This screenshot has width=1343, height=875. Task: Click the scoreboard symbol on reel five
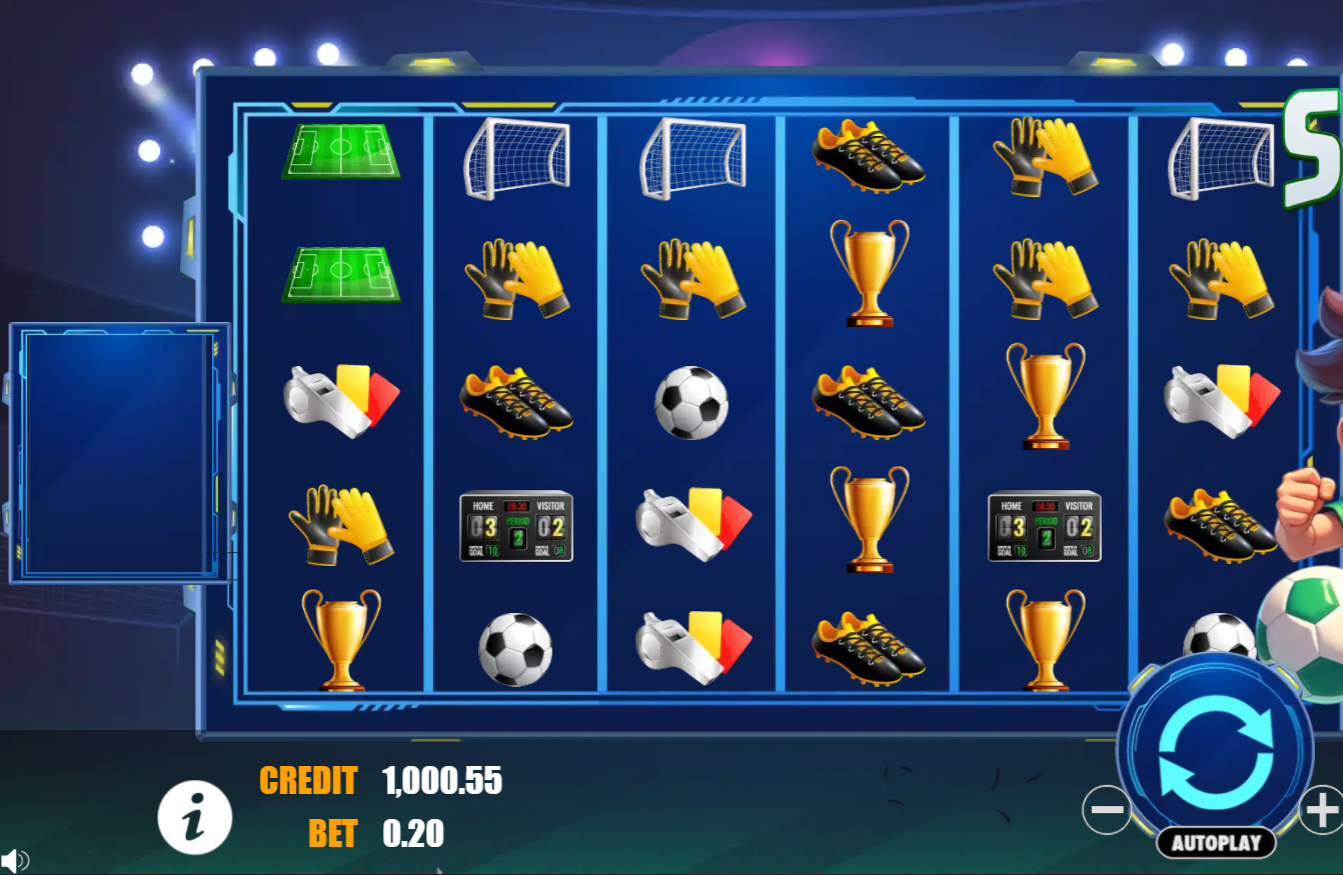(1045, 524)
